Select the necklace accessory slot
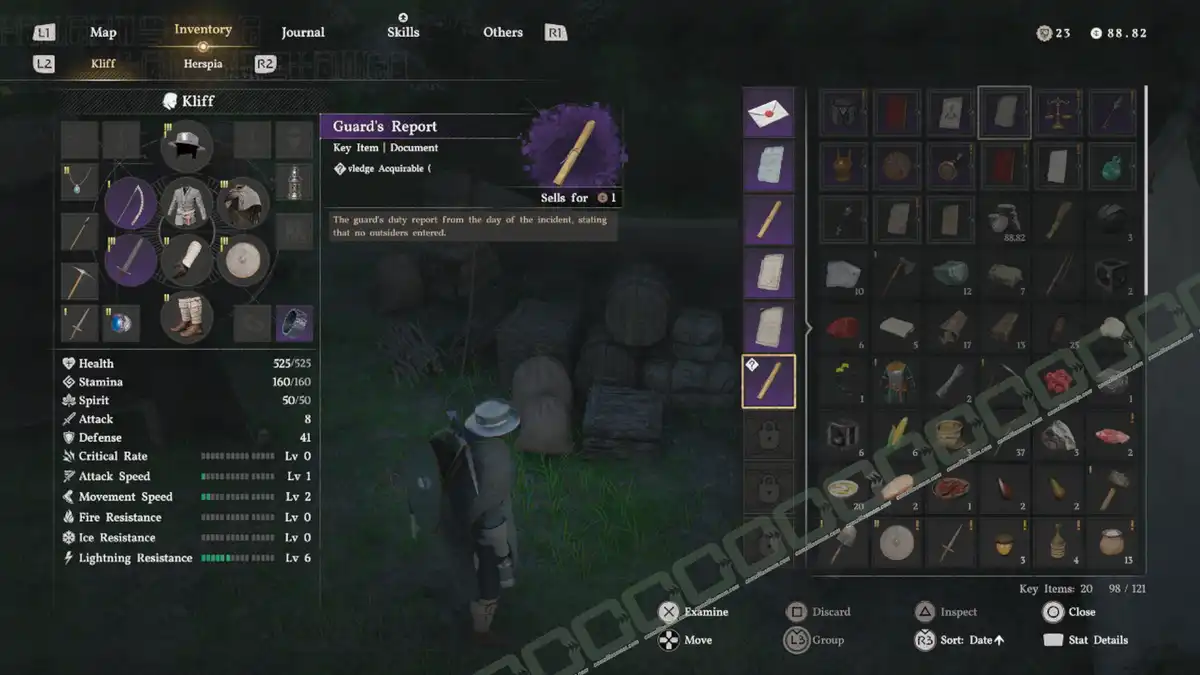Image resolution: width=1200 pixels, height=675 pixels. (80, 182)
